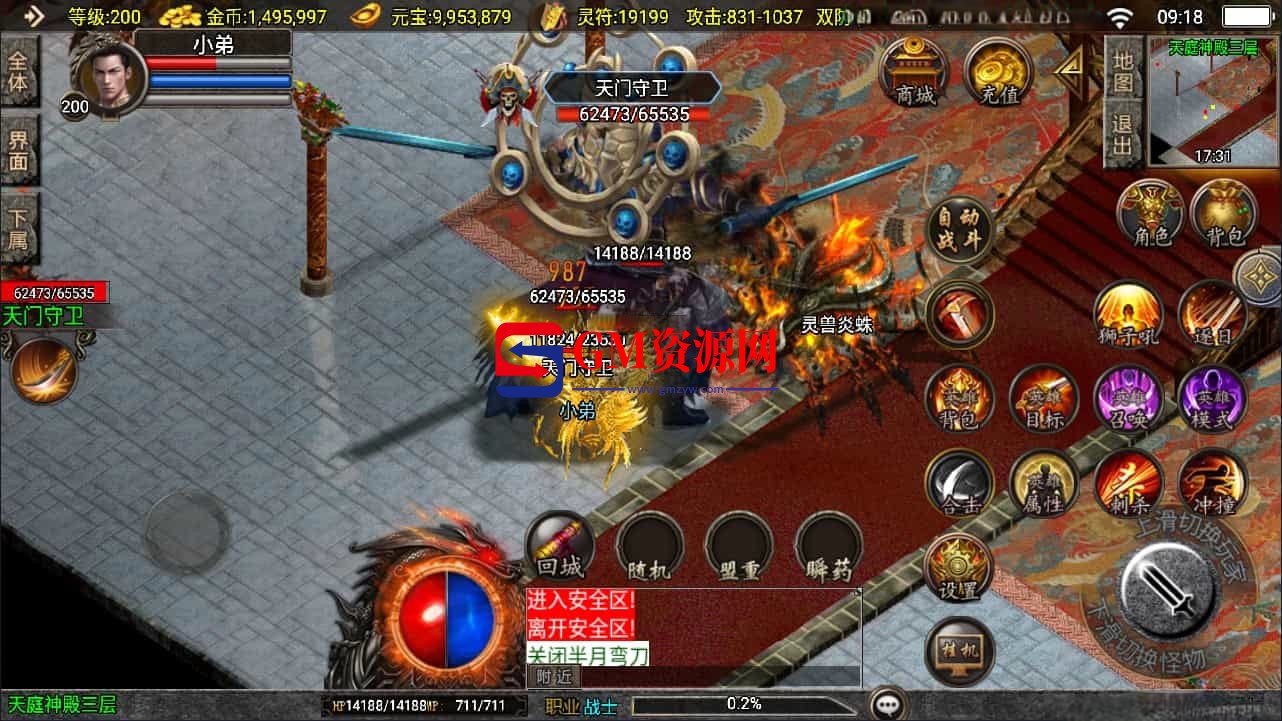Image resolution: width=1282 pixels, height=721 pixels.
Task: Switch to the 附近 nearby chat tab
Action: (544, 677)
